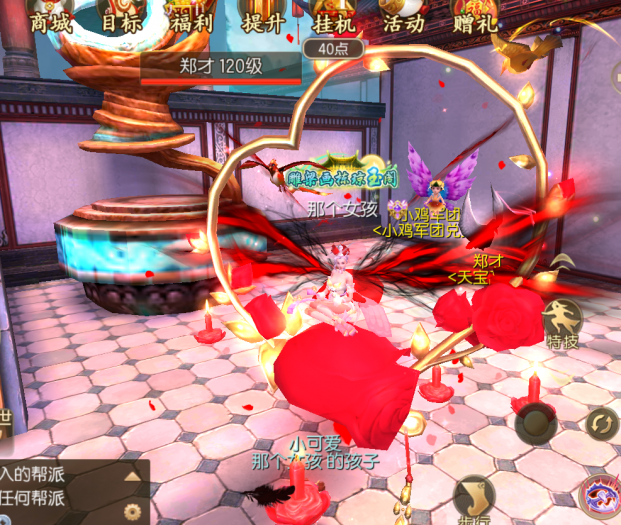Open the 活动 events menu
Screen dimensions: 621x525
click(402, 20)
